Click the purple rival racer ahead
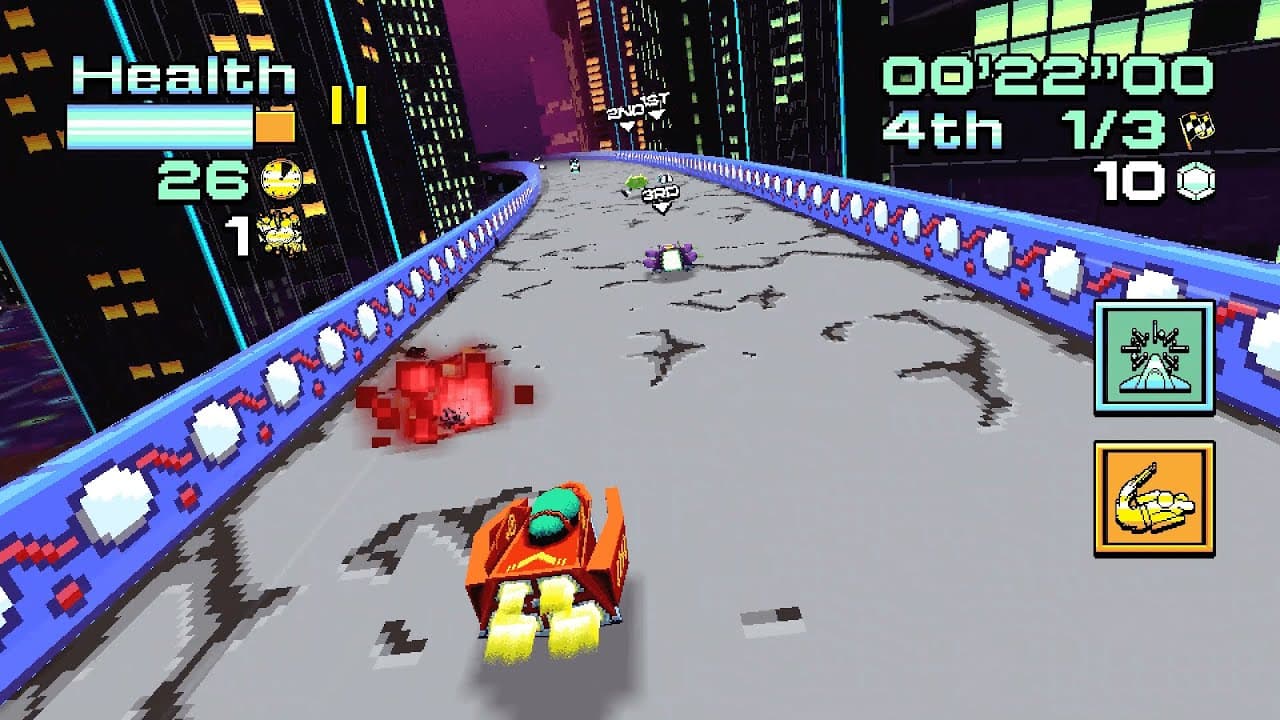This screenshot has width=1280, height=720. click(x=672, y=258)
